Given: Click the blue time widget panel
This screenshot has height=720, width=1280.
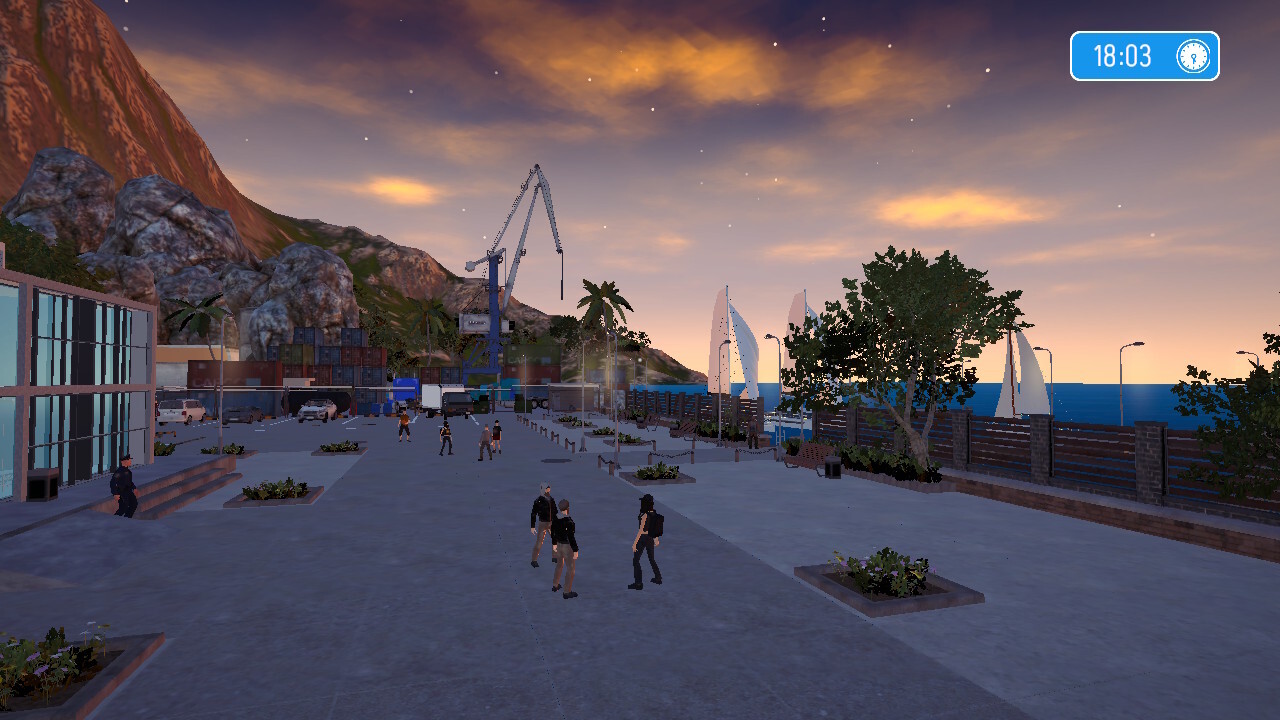Looking at the screenshot, I should 1144,56.
